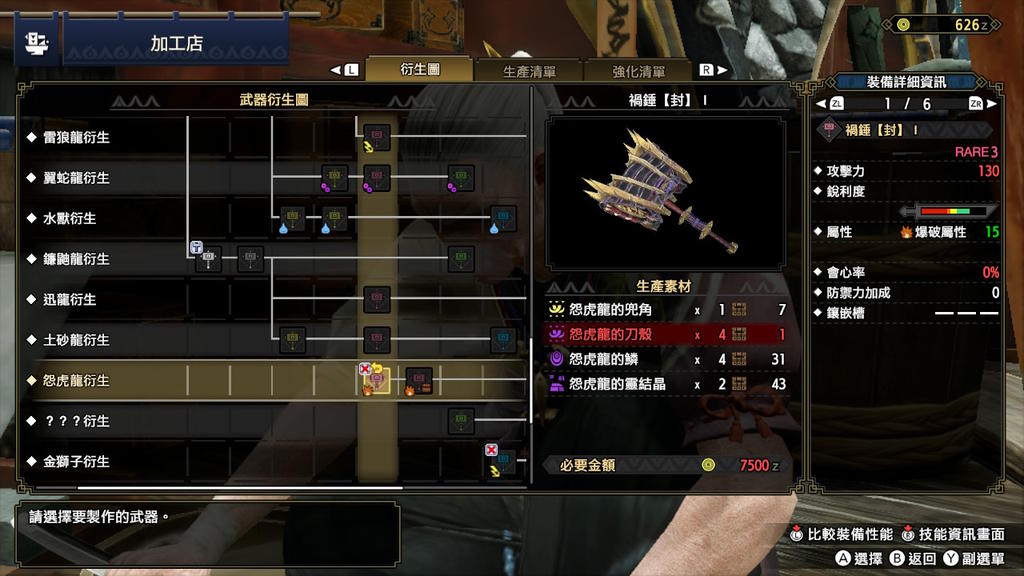The width and height of the screenshot is (1024, 576).
Task: Select the 迅龍衍生 row
Action: click(x=70, y=299)
